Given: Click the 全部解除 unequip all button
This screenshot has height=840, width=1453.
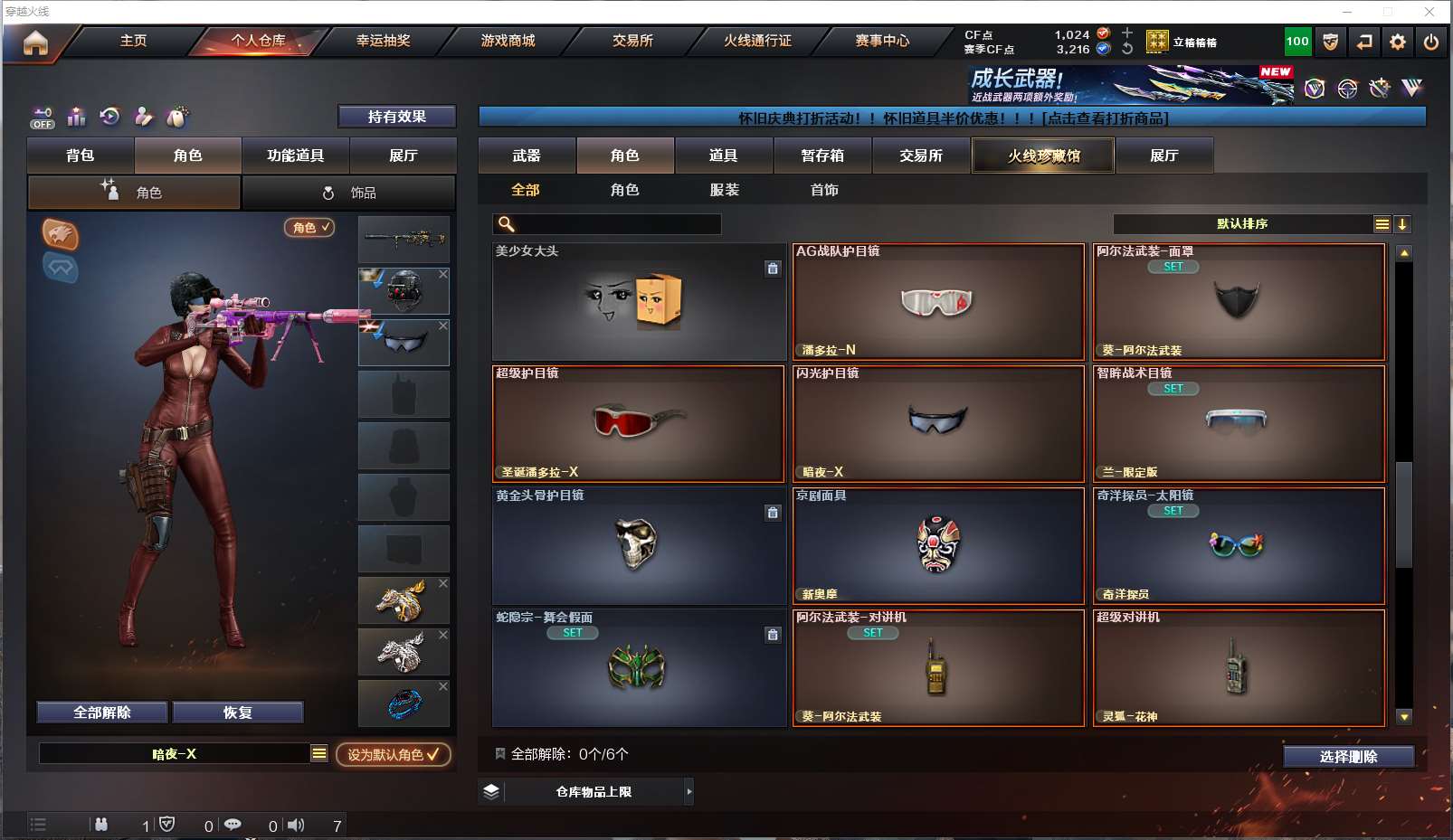Looking at the screenshot, I should click(102, 713).
